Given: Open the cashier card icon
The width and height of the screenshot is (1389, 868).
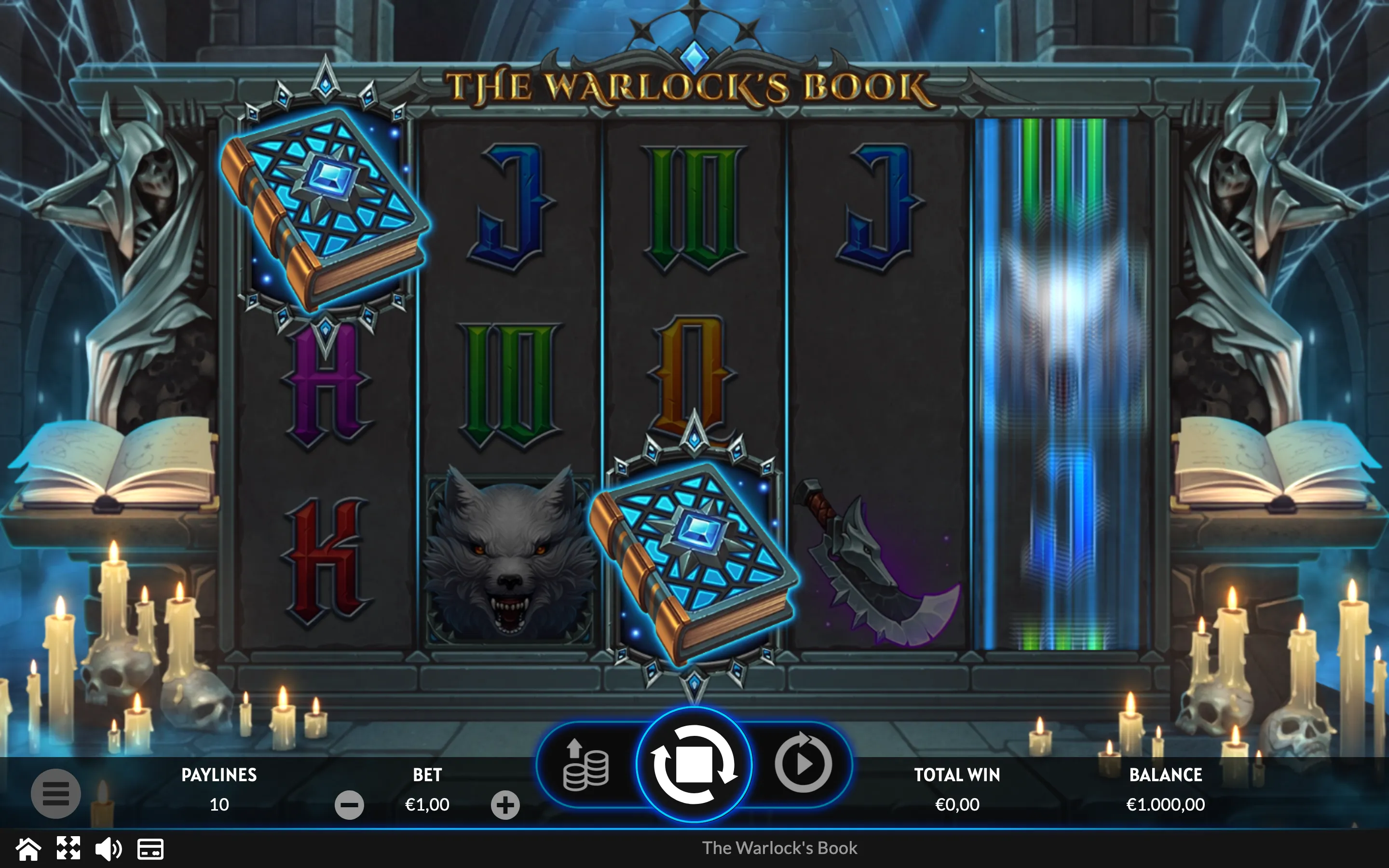Looking at the screenshot, I should coord(150,849).
